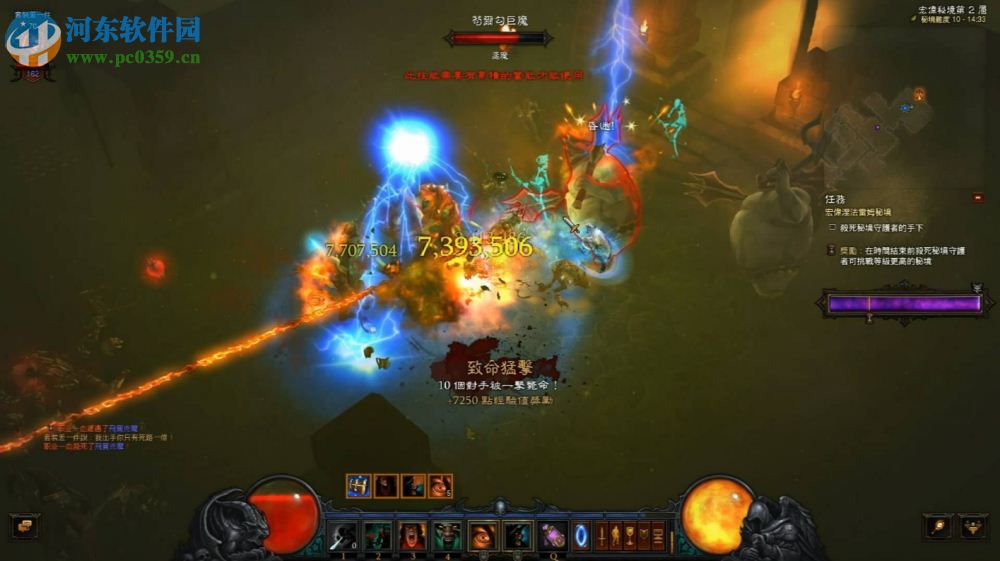Collapse the quest tracker with the red minus
This screenshot has width=1000, height=561.
pyautogui.click(x=977, y=199)
